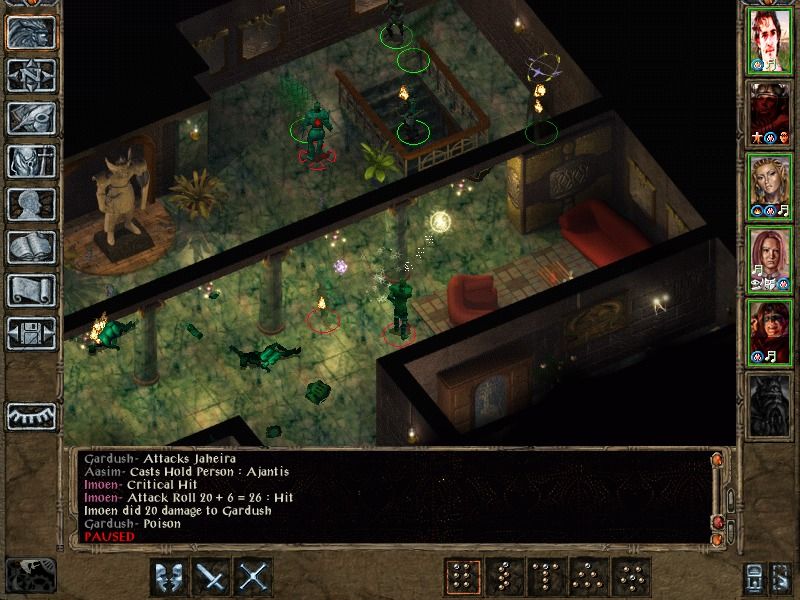Rest the party with the closed-eye button
This screenshot has height=600, width=800.
point(29,415)
